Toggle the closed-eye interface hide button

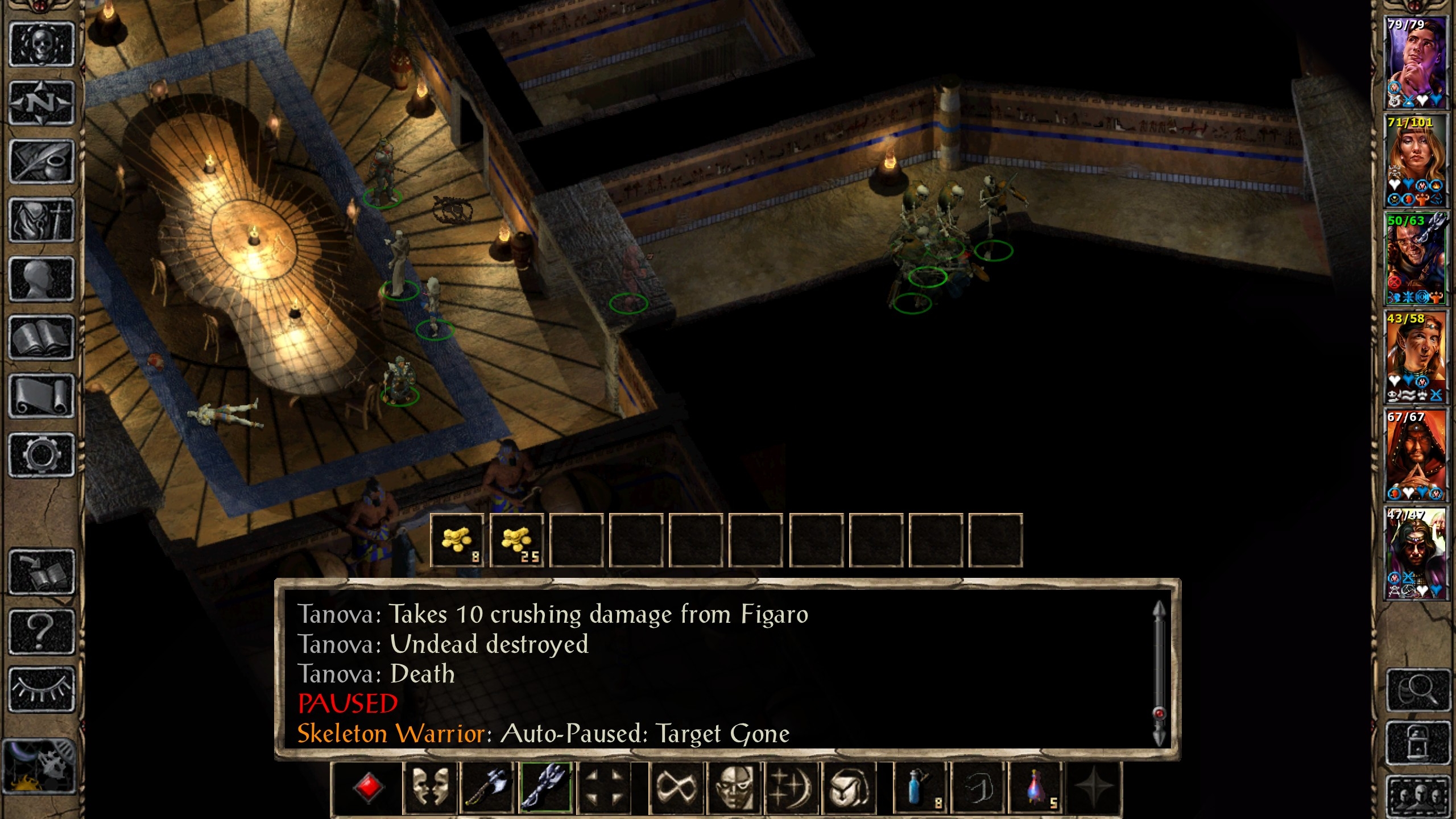42,689
